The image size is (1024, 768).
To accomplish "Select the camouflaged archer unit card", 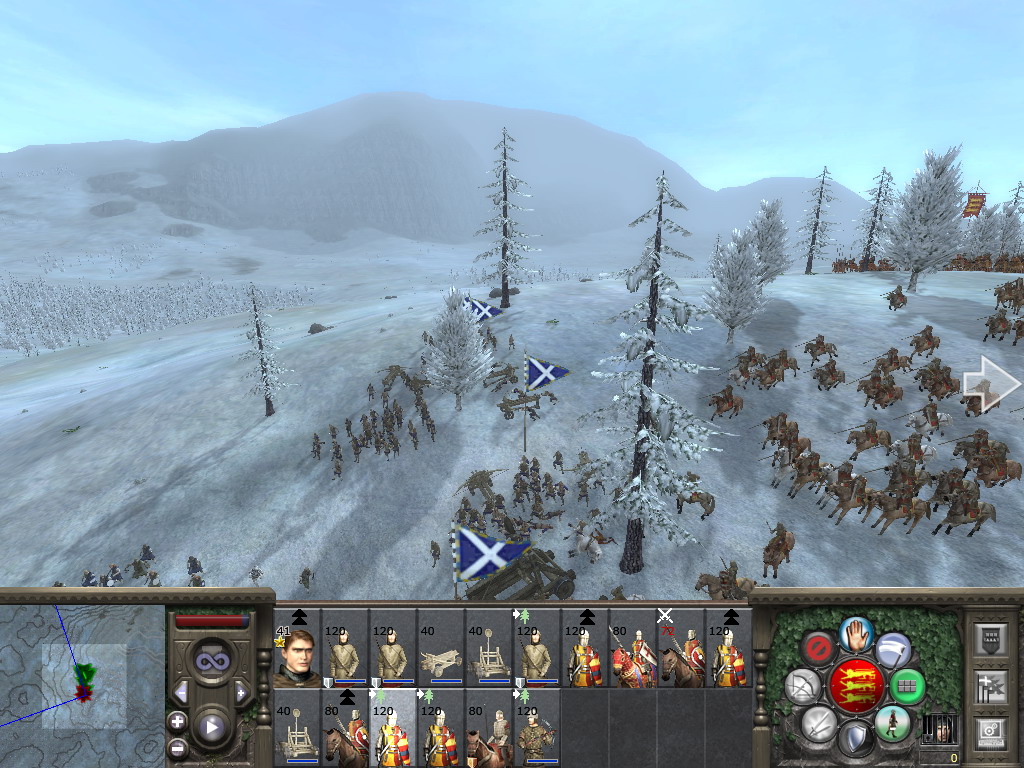I will (537, 728).
